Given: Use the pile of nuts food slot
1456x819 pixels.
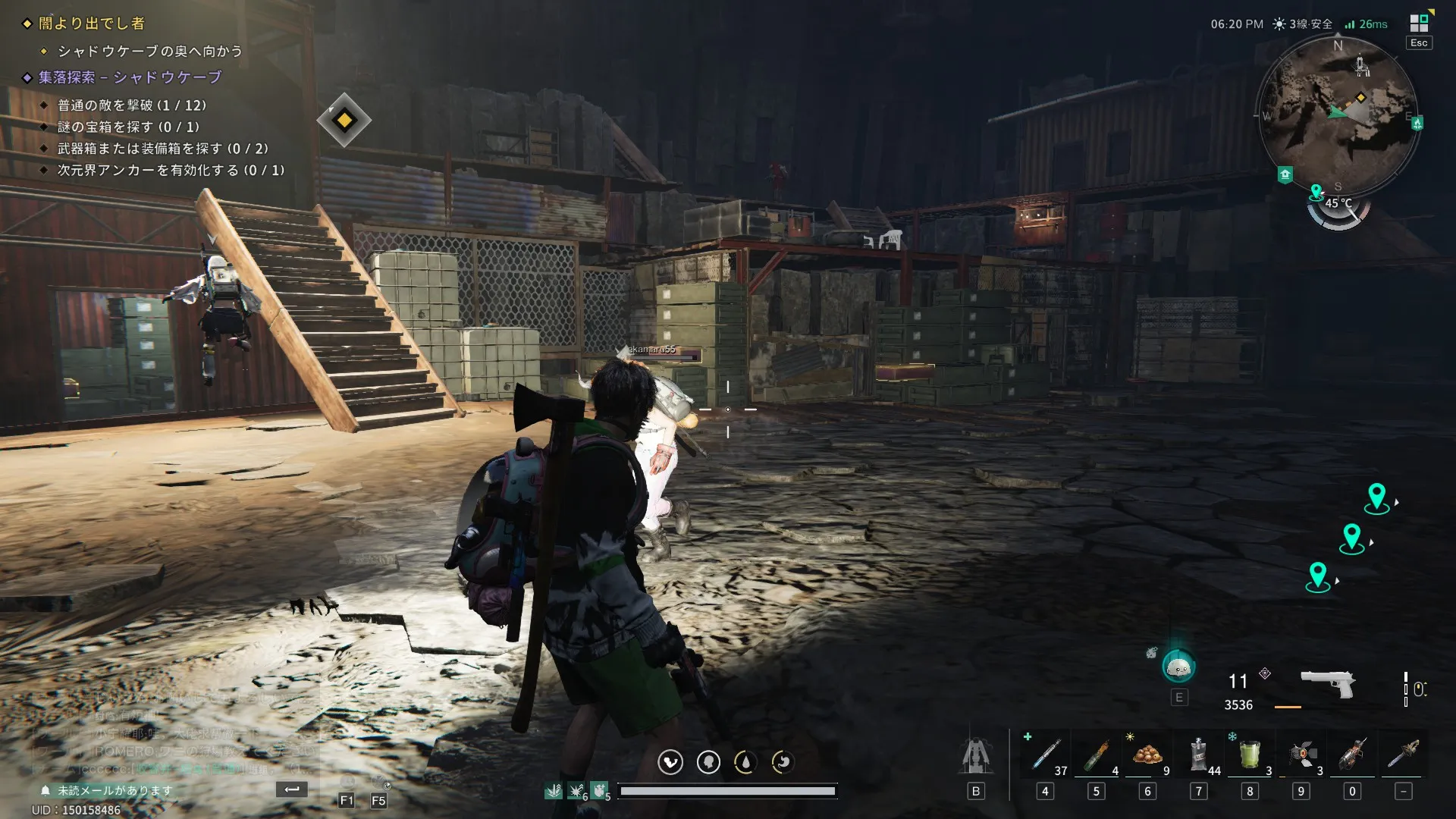Looking at the screenshot, I should [x=1147, y=755].
